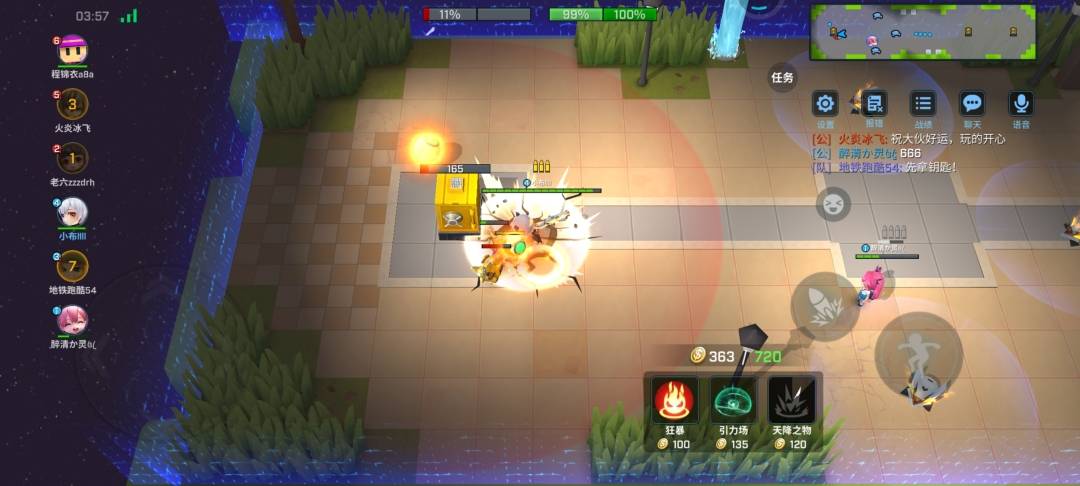The height and width of the screenshot is (486, 1080).
Task: Select player 地铁跑酷54's avatar
Action: [x=72, y=266]
